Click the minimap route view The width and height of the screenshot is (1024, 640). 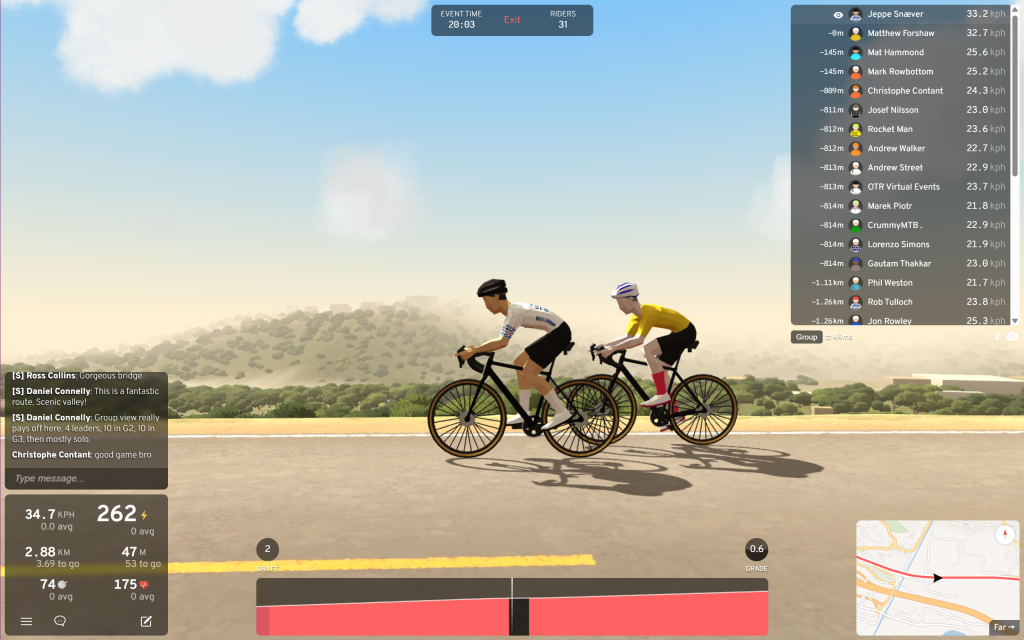(920, 577)
